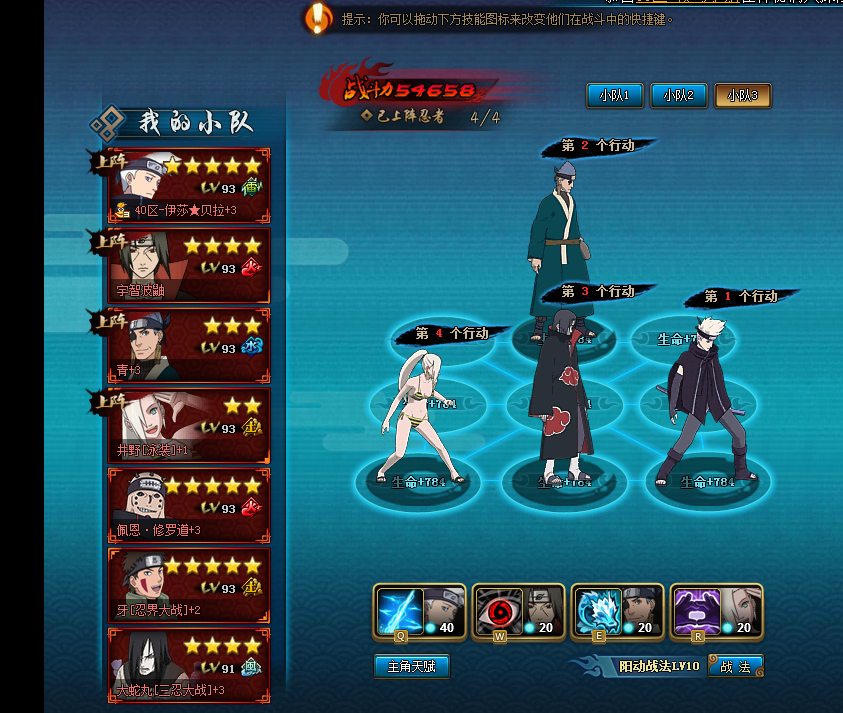The image size is (843, 713).
Task: Choose the 牙[忍界大战] ninja card
Action: 189,585
